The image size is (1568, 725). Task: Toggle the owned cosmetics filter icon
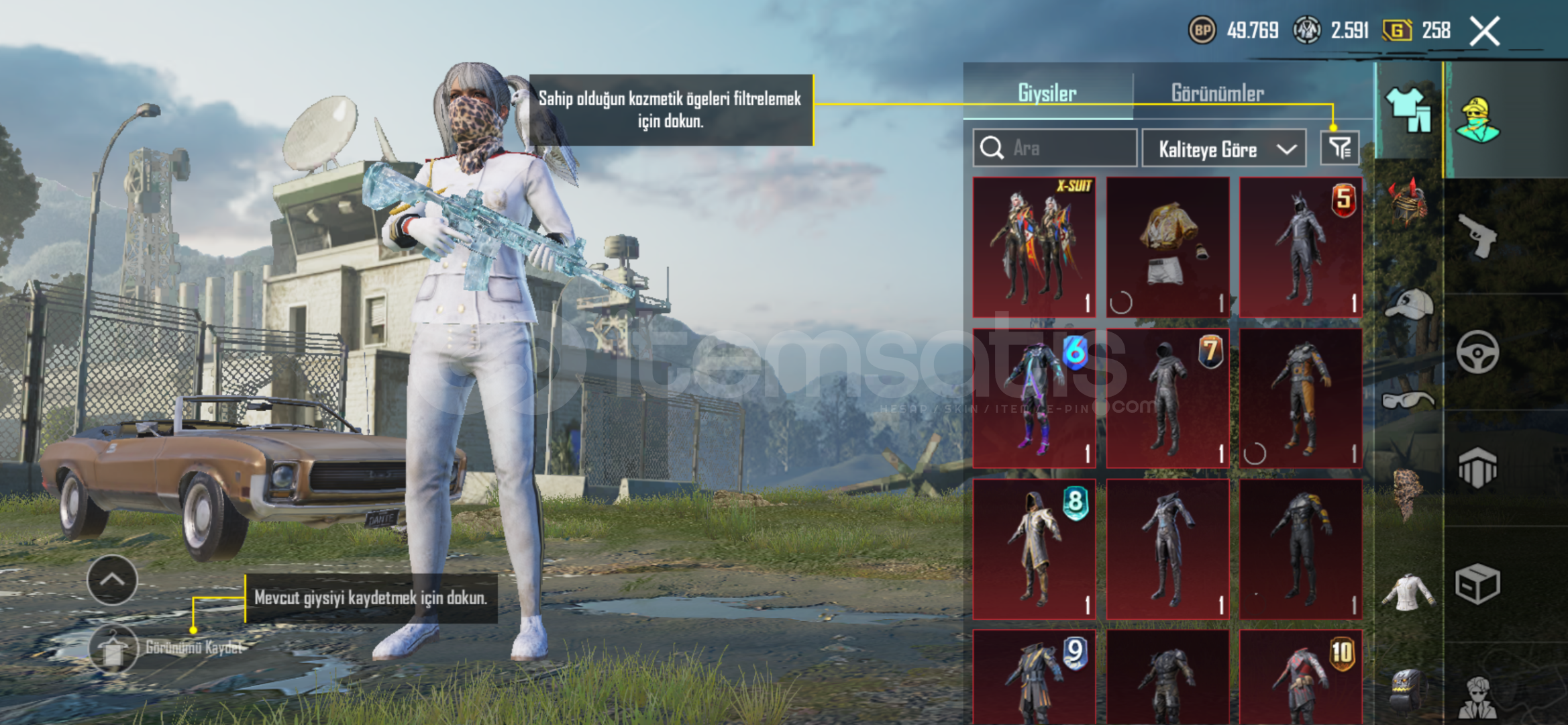point(1340,148)
